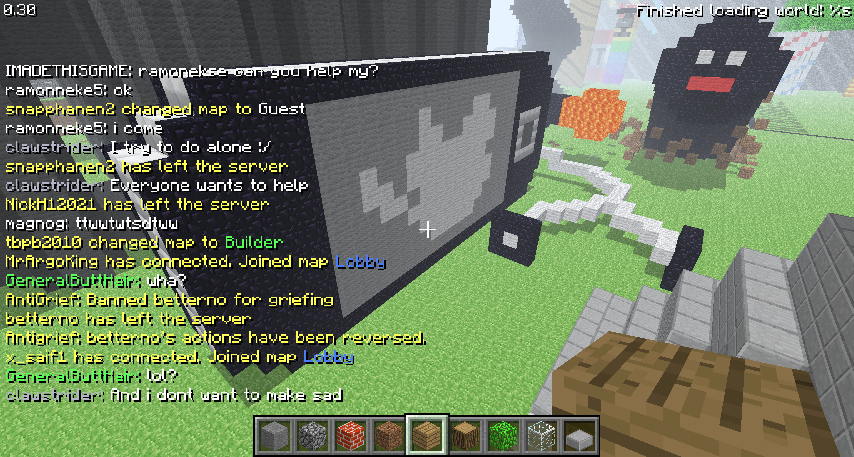The height and width of the screenshot is (457, 854).
Task: Select the stone slab hotbar slot
Action: click(578, 436)
